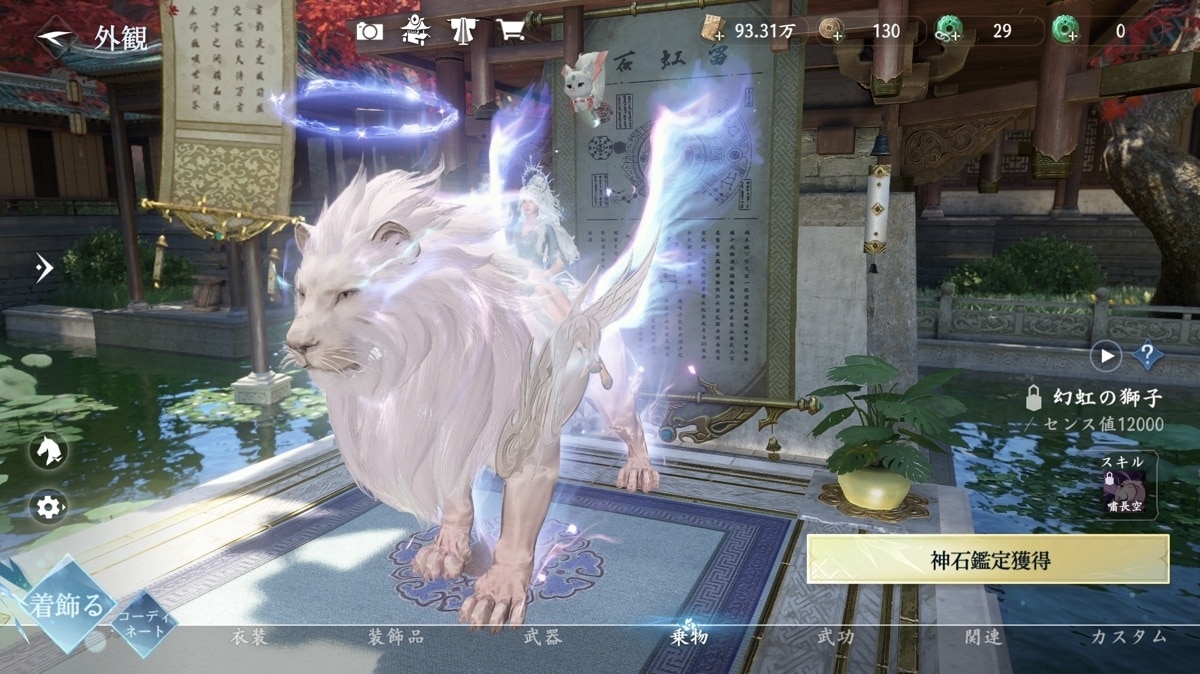
Task: Toggle the horse mount view icon
Action: (x=47, y=451)
